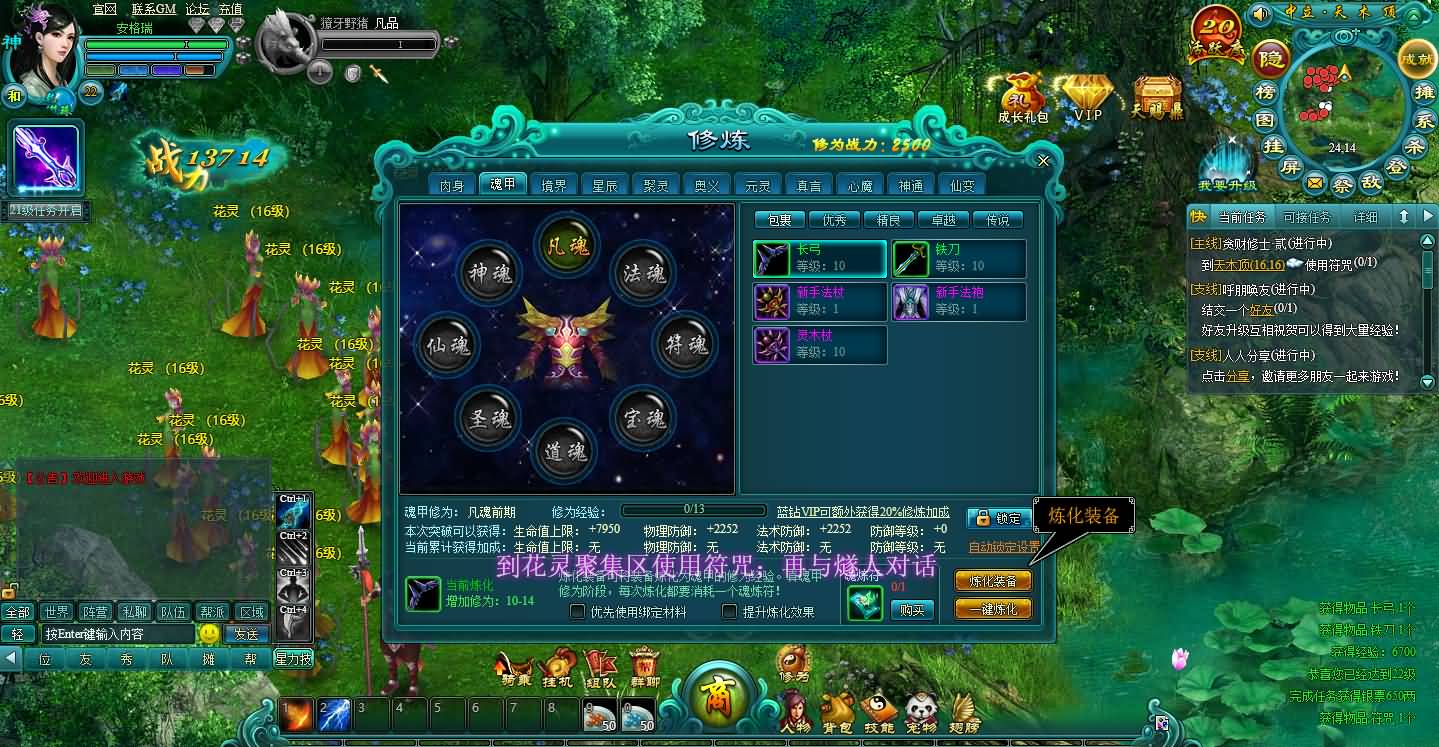The width and height of the screenshot is (1439, 747).
Task: Click the 炼化装备 button
Action: 993,581
